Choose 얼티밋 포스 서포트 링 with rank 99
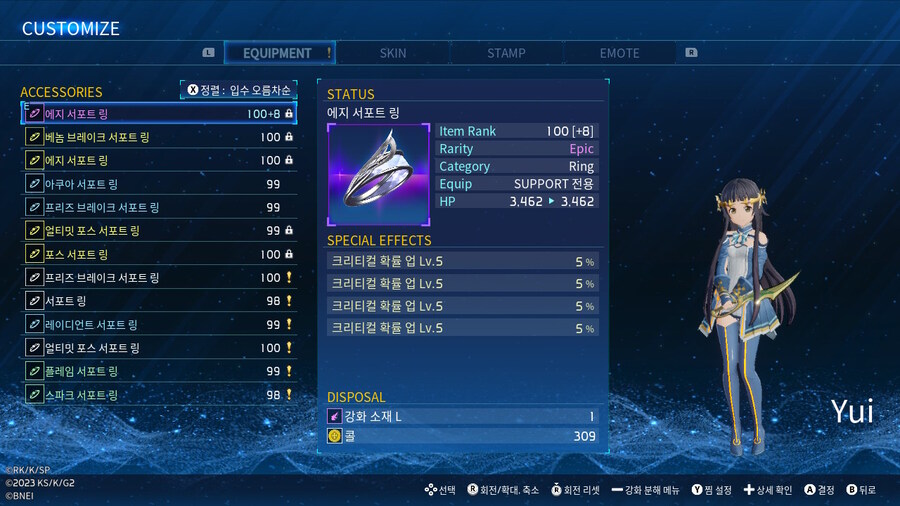Screen dimensions: 900x506 (159, 231)
